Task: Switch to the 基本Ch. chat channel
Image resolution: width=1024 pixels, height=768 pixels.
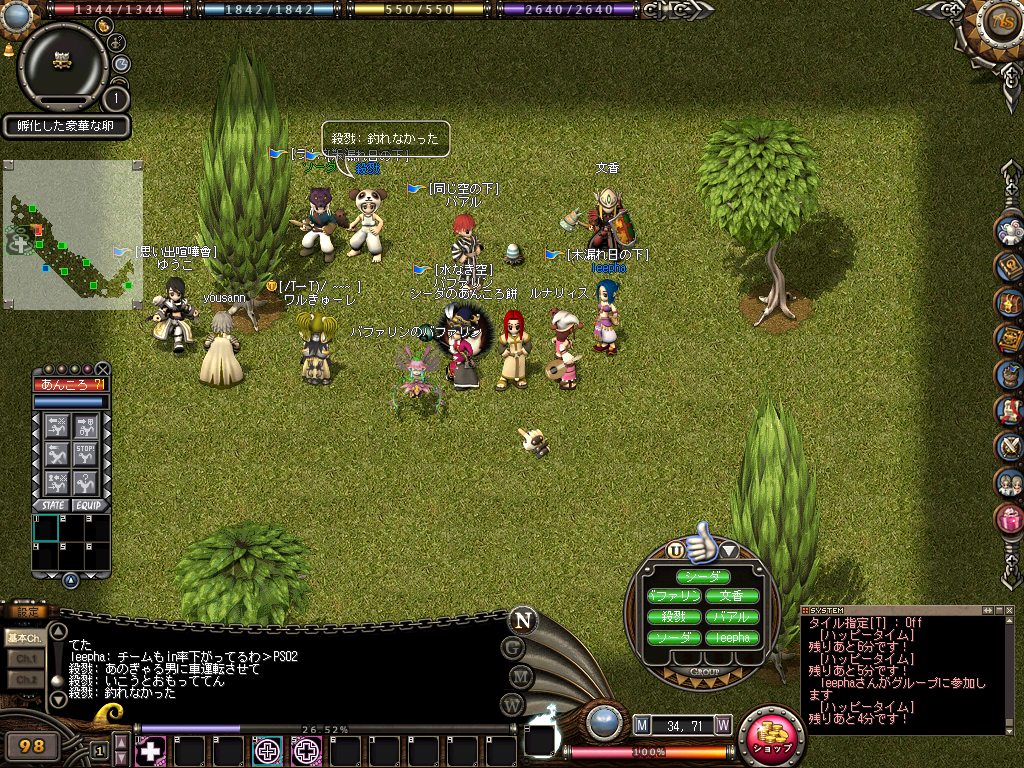Action: (24, 637)
